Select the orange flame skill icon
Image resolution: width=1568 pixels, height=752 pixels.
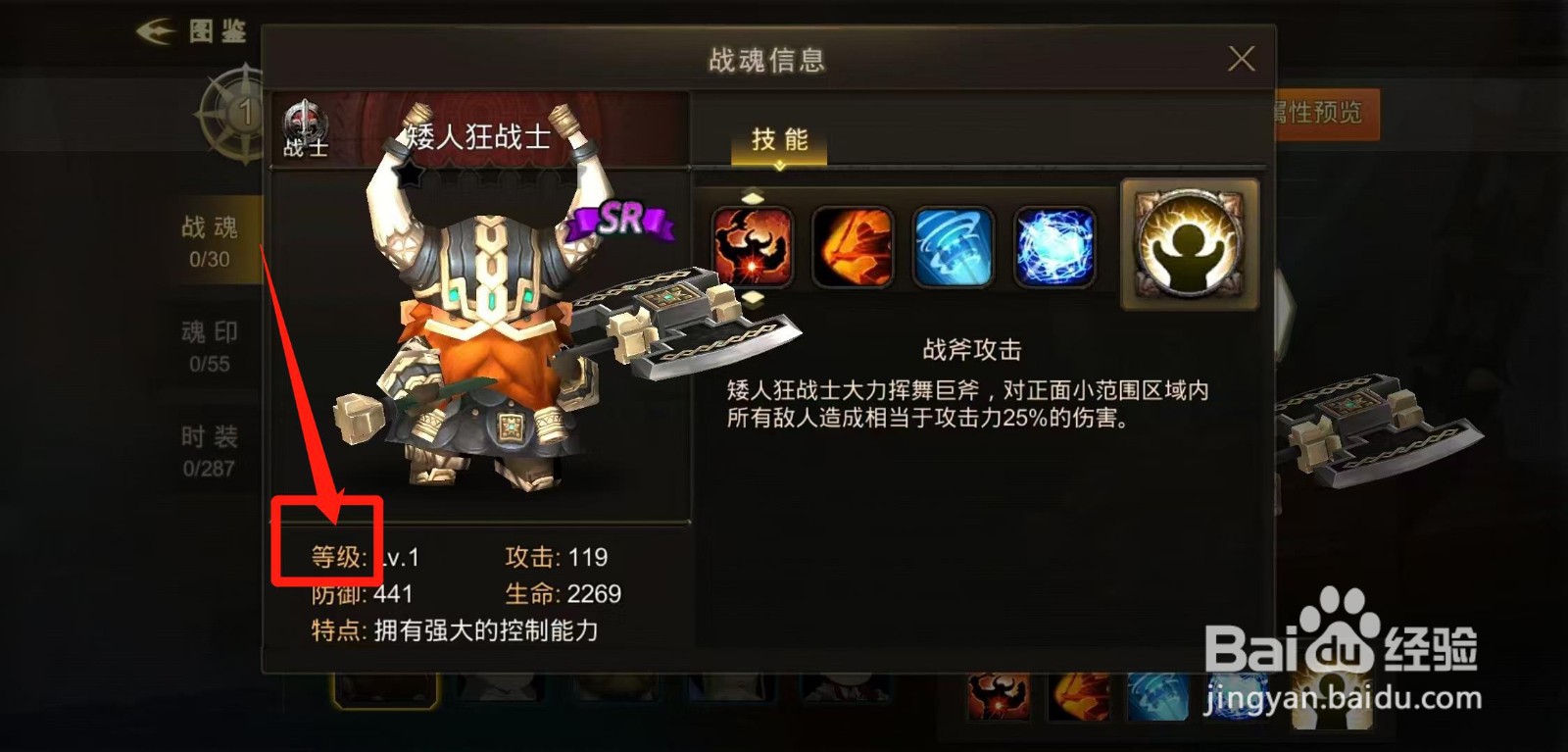(x=855, y=247)
